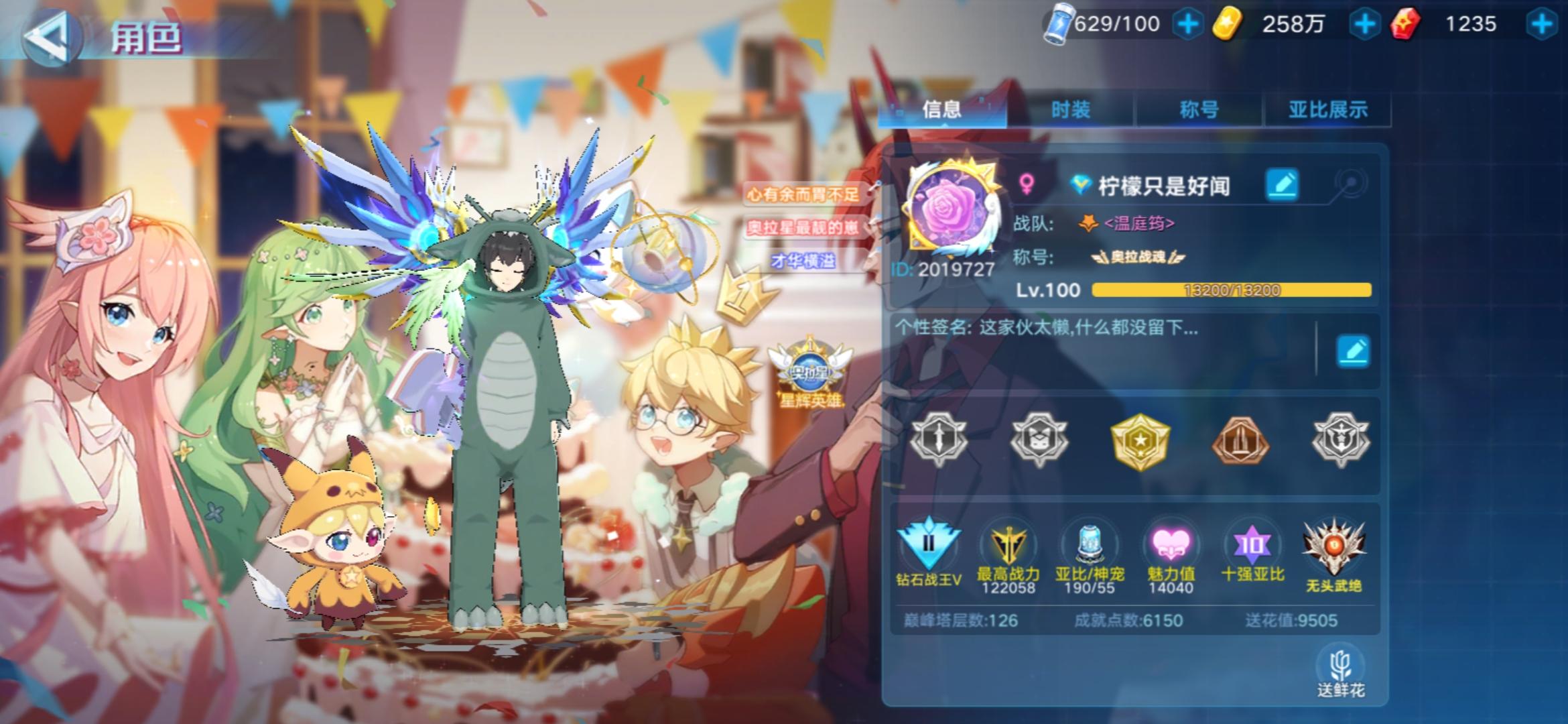
Task: Select the 称号 tab
Action: (x=1197, y=109)
